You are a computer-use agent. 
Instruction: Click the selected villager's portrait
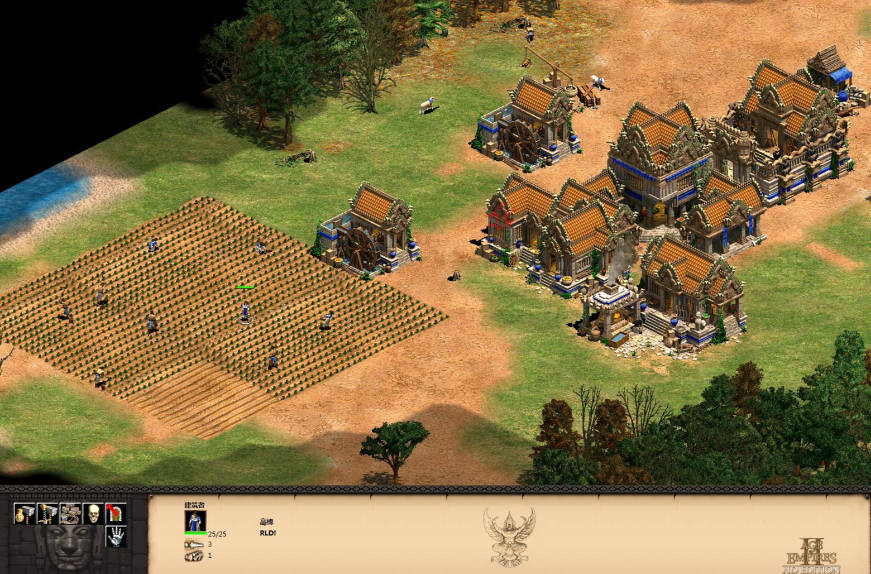click(x=195, y=521)
